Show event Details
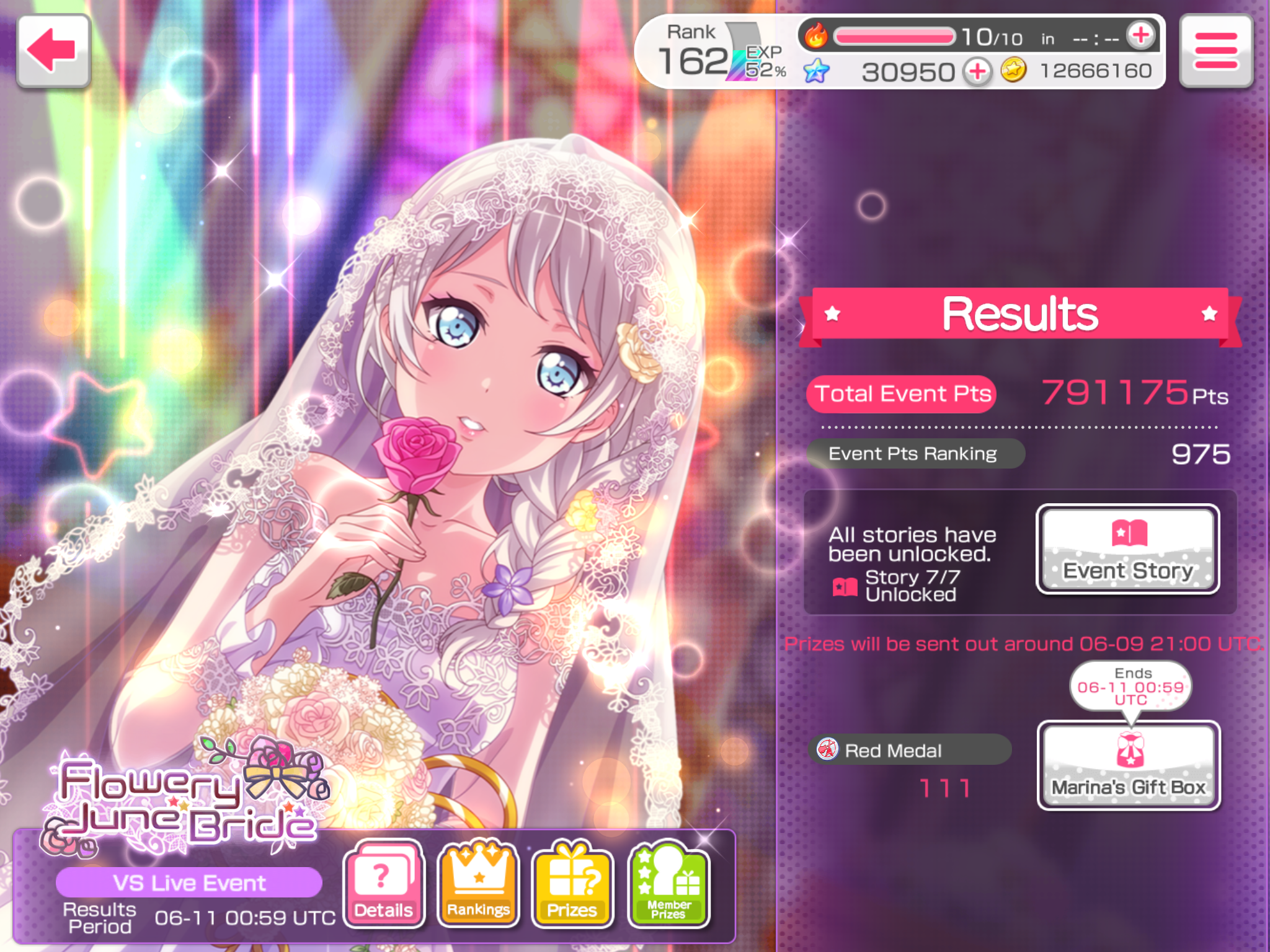 point(383,884)
